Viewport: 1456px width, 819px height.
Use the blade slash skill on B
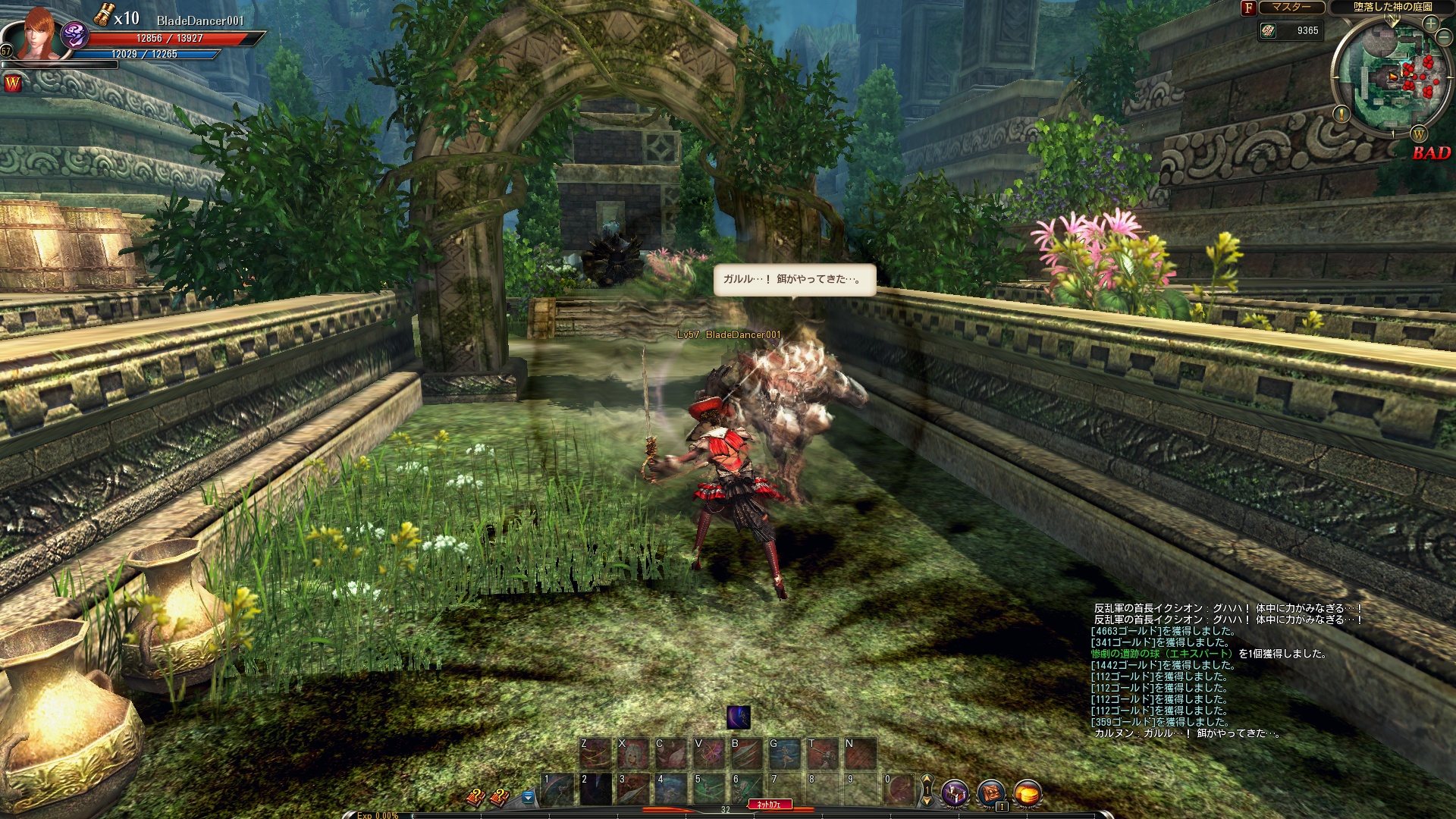747,754
